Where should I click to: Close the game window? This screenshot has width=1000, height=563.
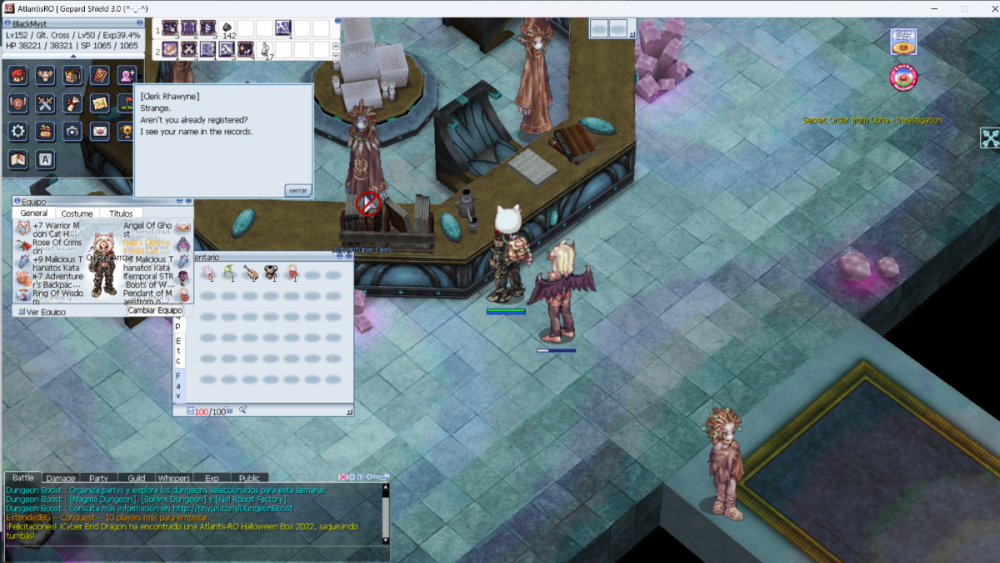tap(983, 9)
